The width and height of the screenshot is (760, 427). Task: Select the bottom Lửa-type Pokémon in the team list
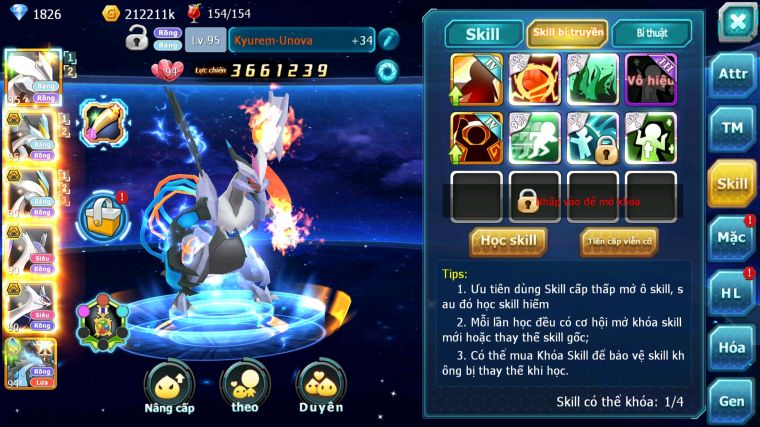30,363
